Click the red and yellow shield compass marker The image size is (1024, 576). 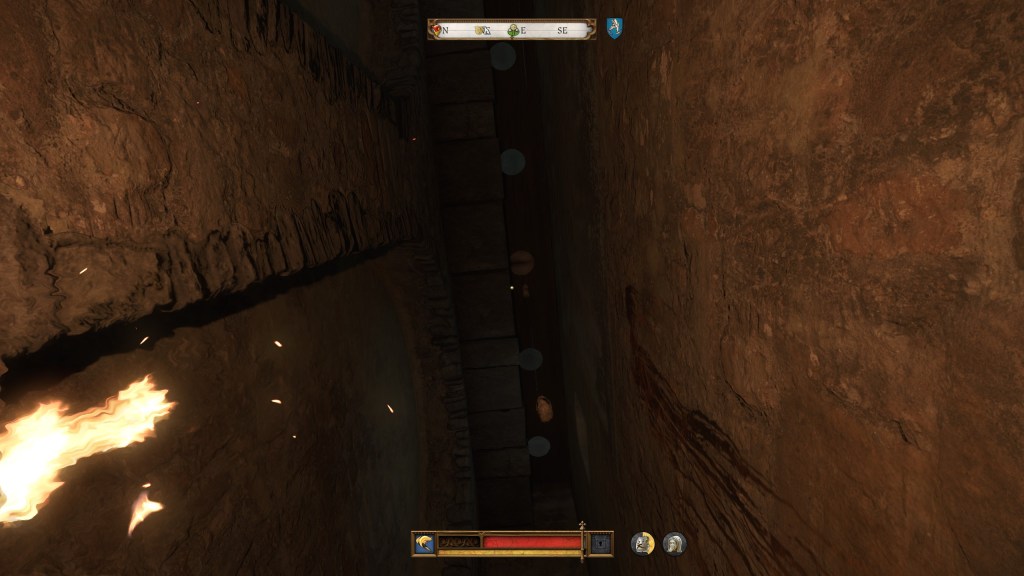pos(436,30)
